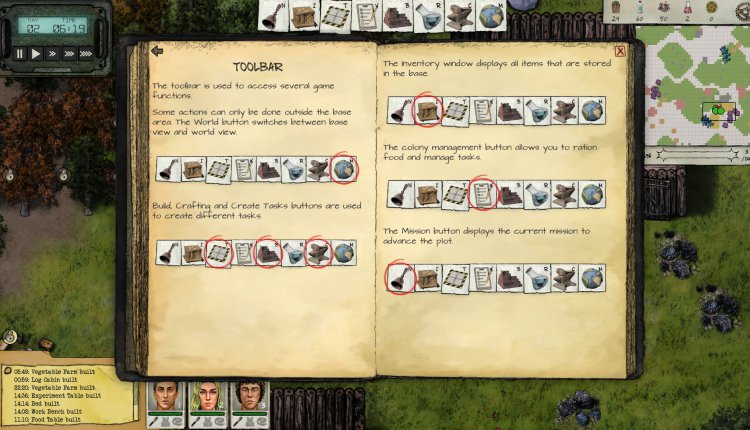This screenshot has height=430, width=750.
Task: Switch to World view via globe button
Action: coord(490,14)
